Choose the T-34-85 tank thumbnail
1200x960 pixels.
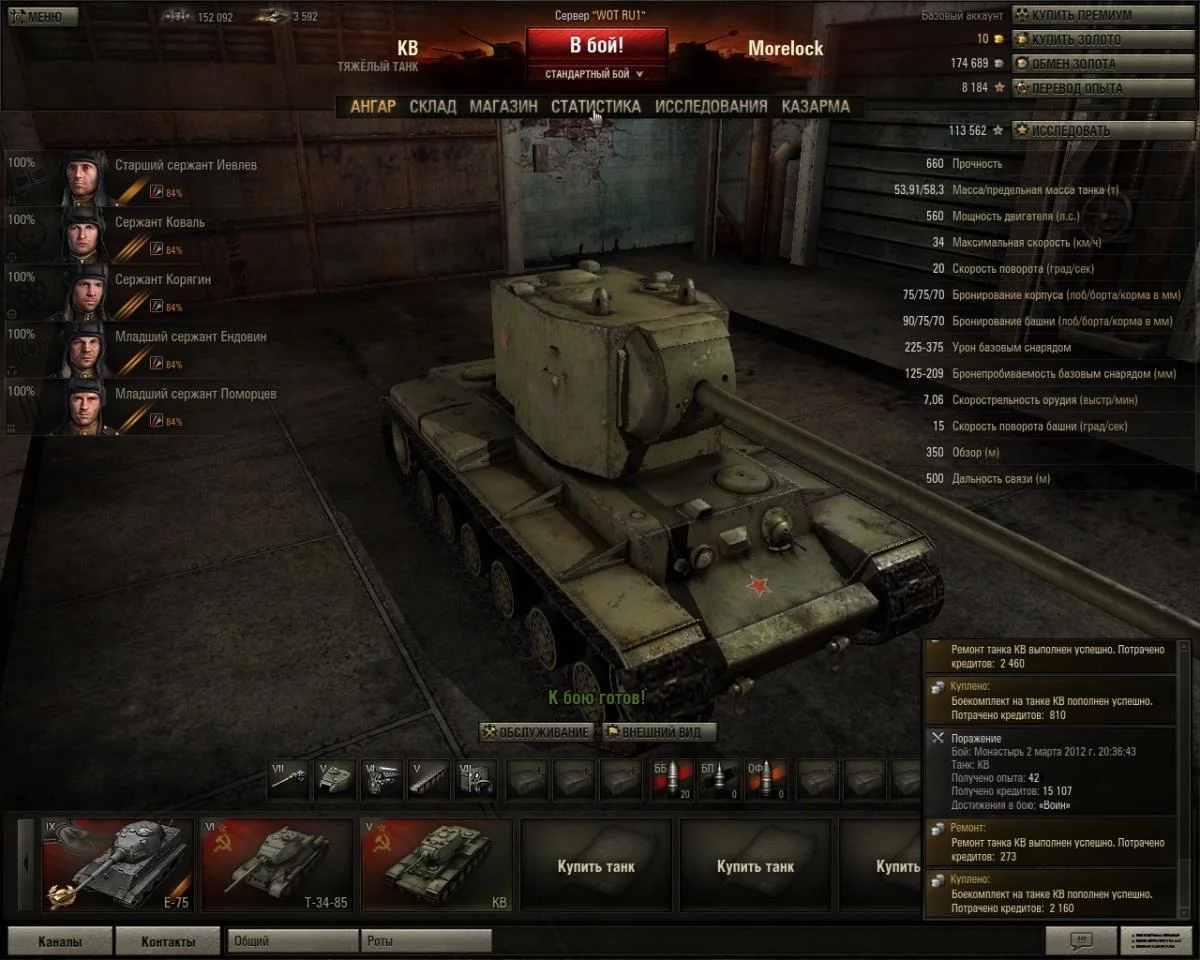(277, 865)
